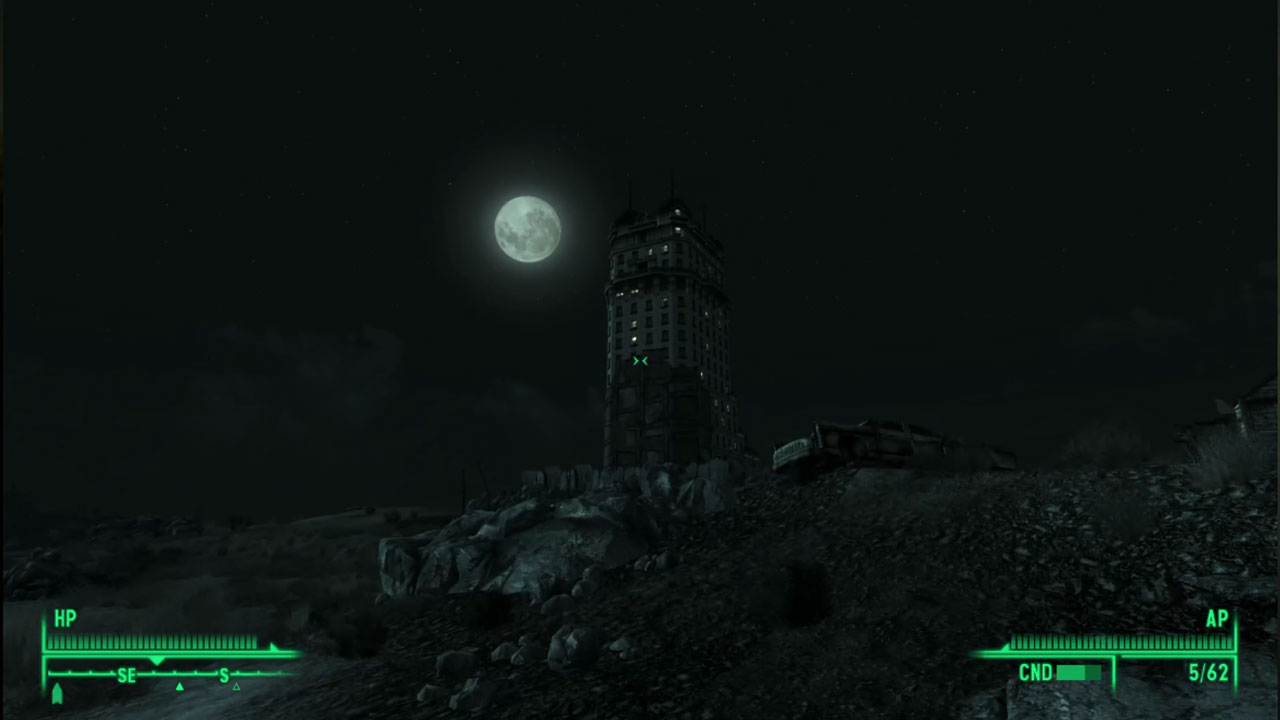The image size is (1280, 720).
Task: Click the right end notch of the HP bar
Action: coord(272,647)
